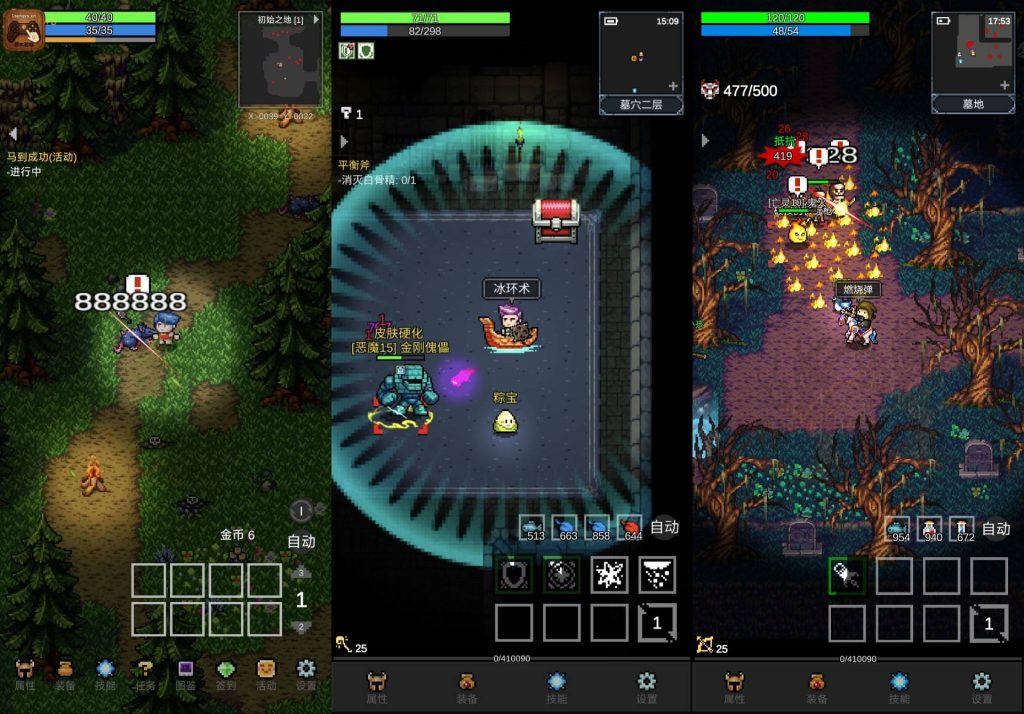Screen dimensions: 1024x714
Task: Use the consumable item with count 672
Action: 962,529
